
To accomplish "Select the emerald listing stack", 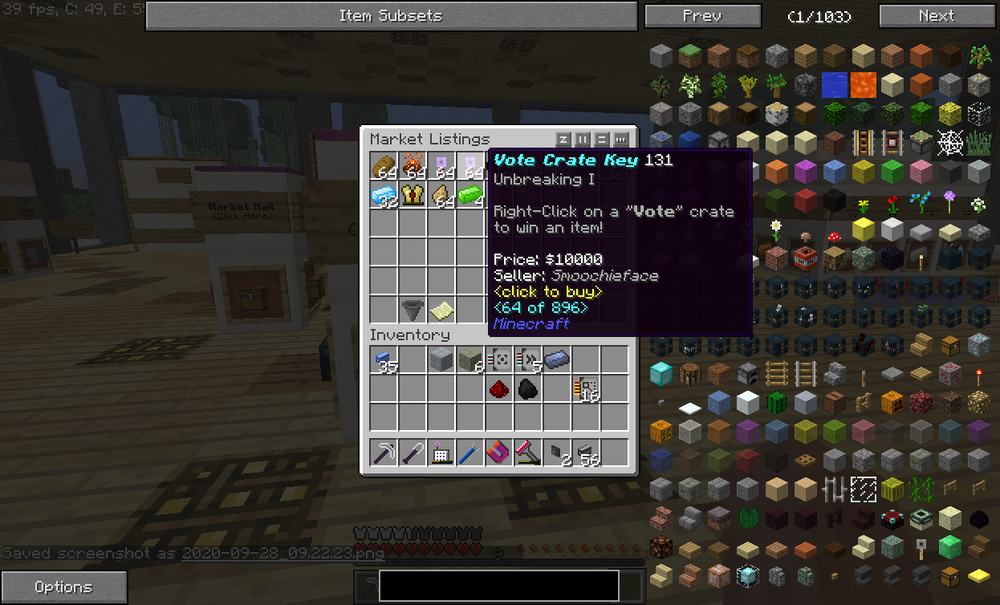I will pyautogui.click(x=470, y=194).
